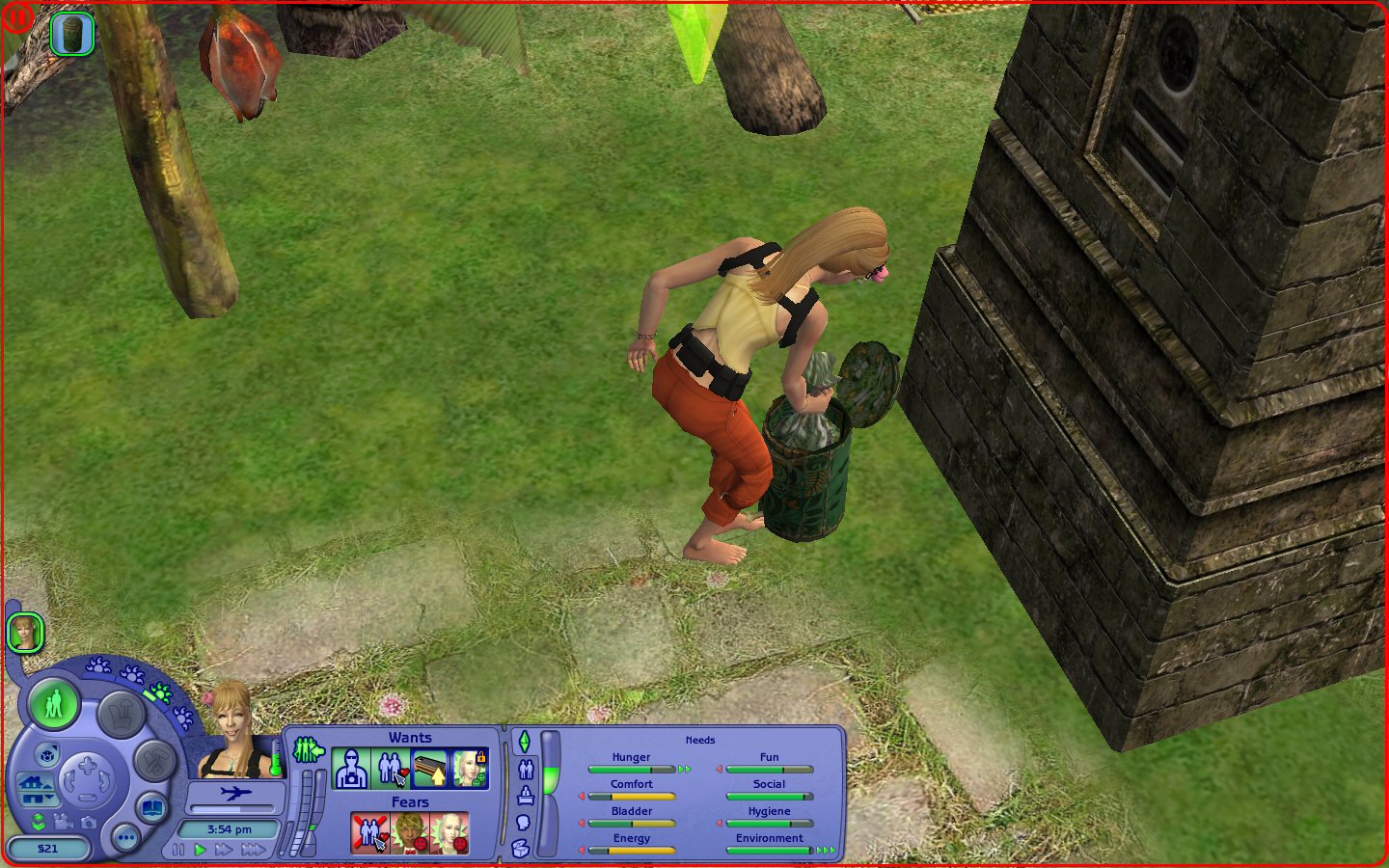
Task: Open the options menu with three dots
Action: [x=125, y=838]
